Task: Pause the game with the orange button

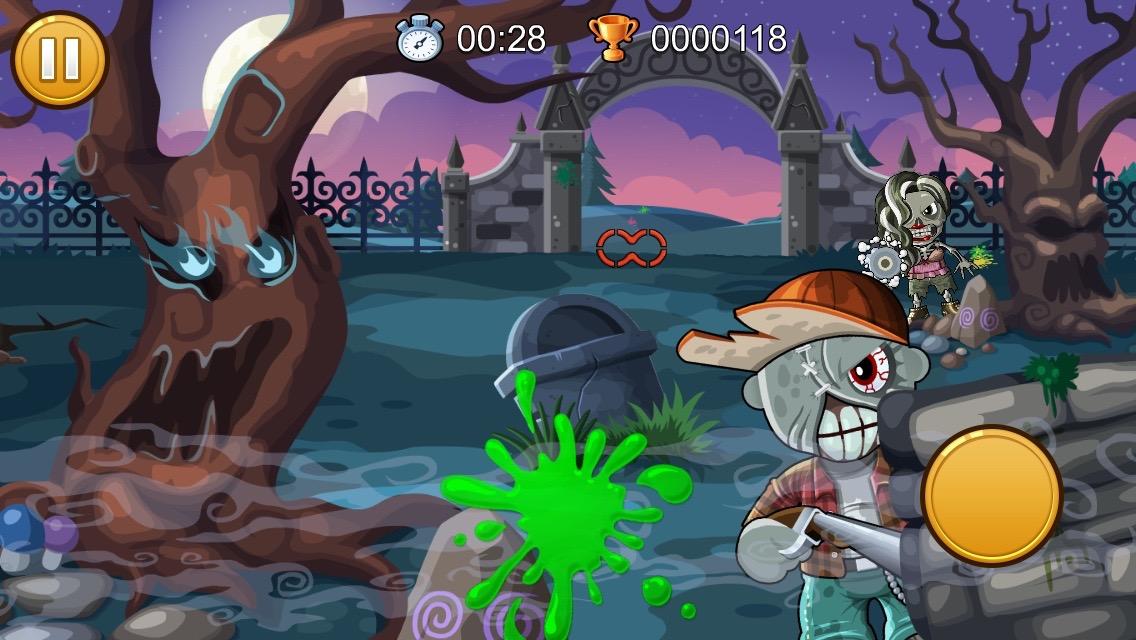Action: tap(58, 58)
